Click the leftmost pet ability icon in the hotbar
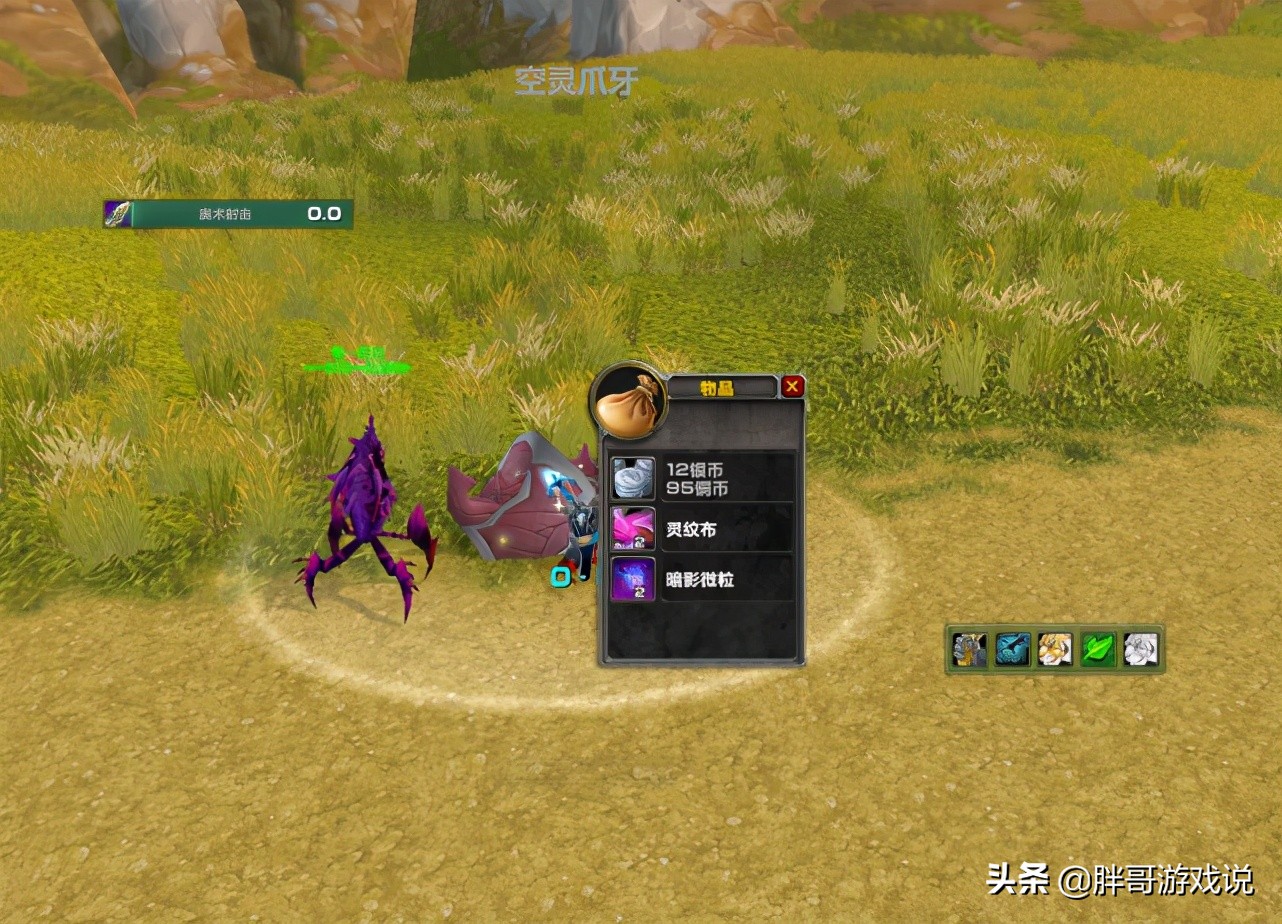 [968, 648]
